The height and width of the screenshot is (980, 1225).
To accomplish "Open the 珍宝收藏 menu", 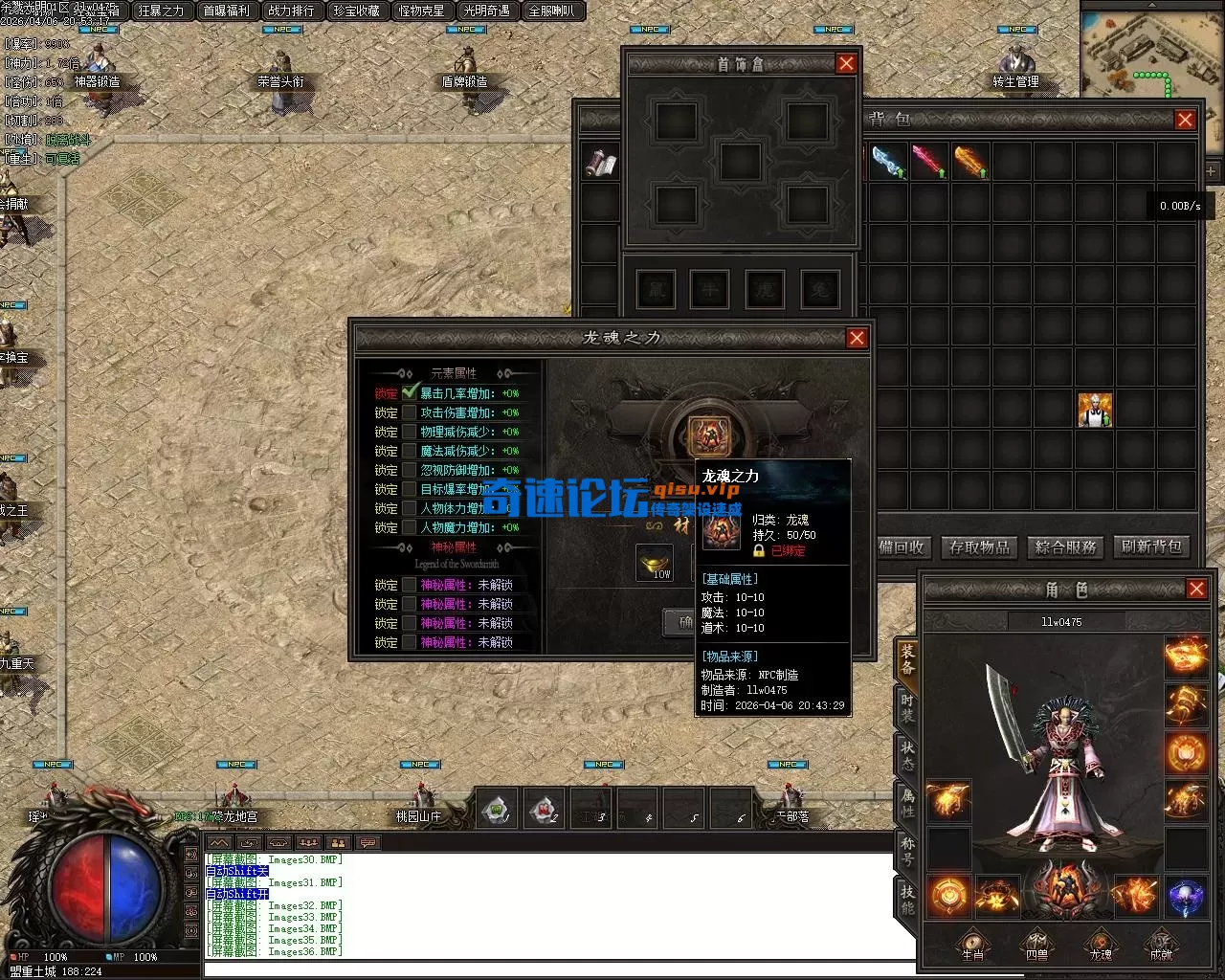I will [x=356, y=11].
